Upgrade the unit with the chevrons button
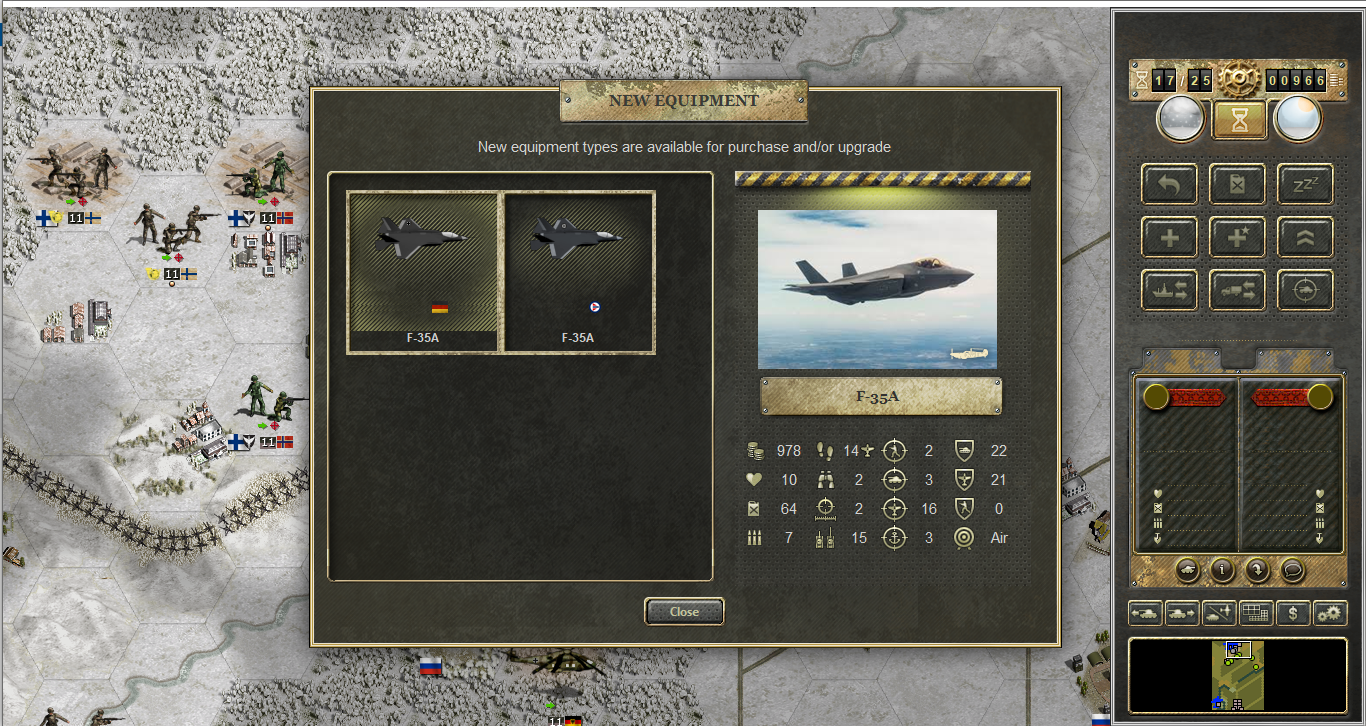 pos(1305,237)
